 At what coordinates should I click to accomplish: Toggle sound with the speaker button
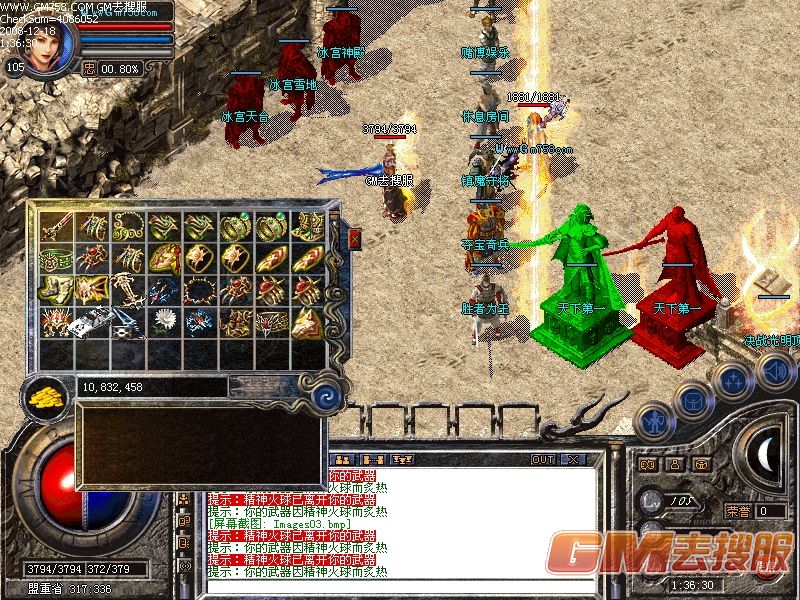(x=775, y=372)
